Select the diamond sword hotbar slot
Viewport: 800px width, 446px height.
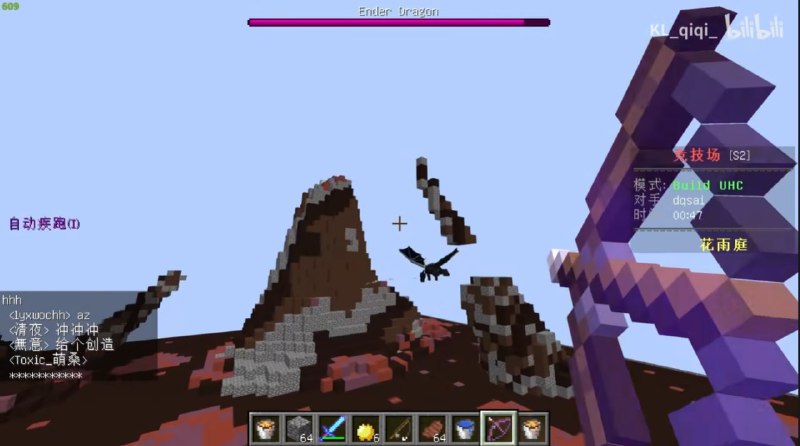pos(332,428)
